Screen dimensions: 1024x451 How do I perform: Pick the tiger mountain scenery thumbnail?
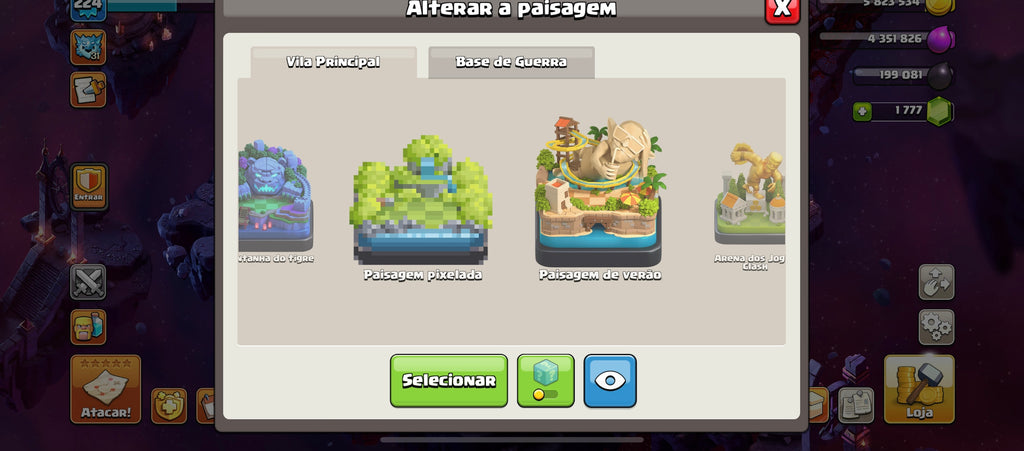276,200
